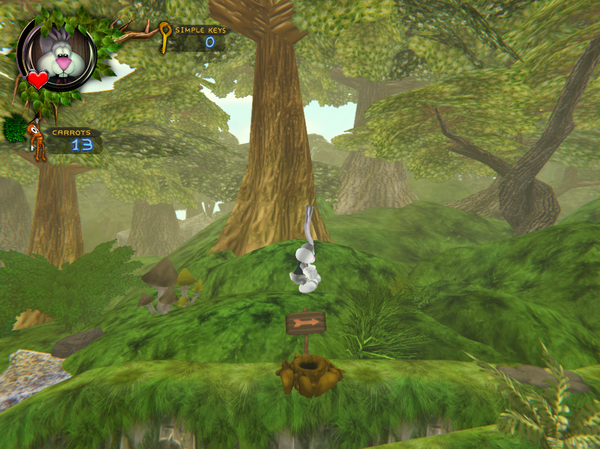600x449 pixels.
Task: Select the golden simple keys icon
Action: click(x=165, y=36)
